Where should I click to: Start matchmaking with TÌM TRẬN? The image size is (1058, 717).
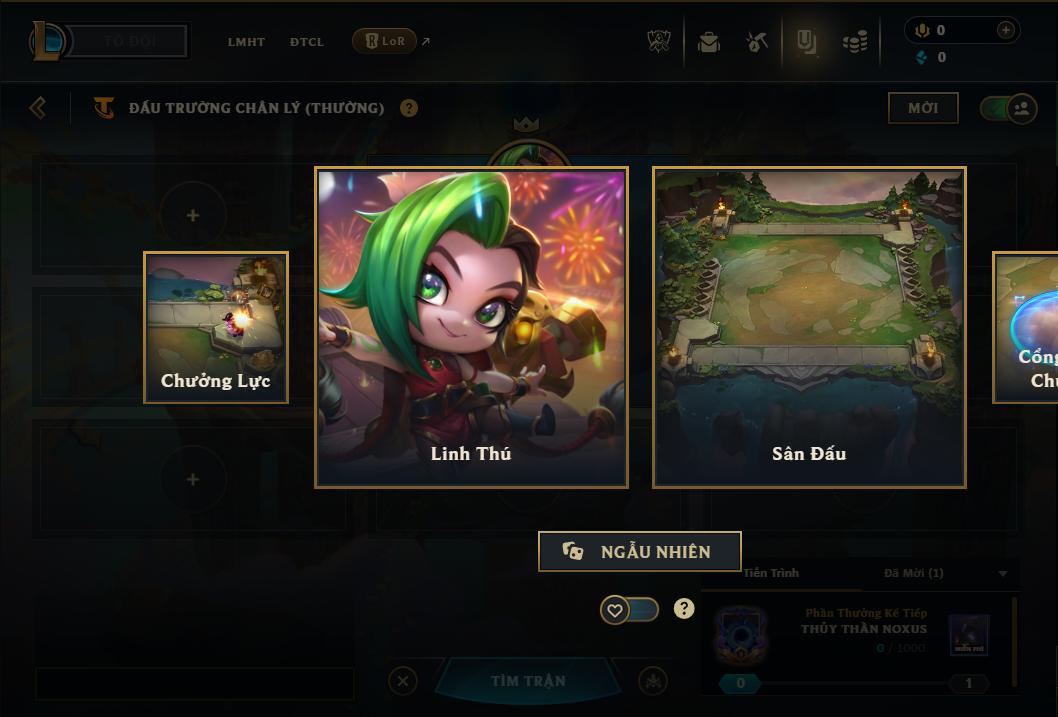[x=528, y=681]
